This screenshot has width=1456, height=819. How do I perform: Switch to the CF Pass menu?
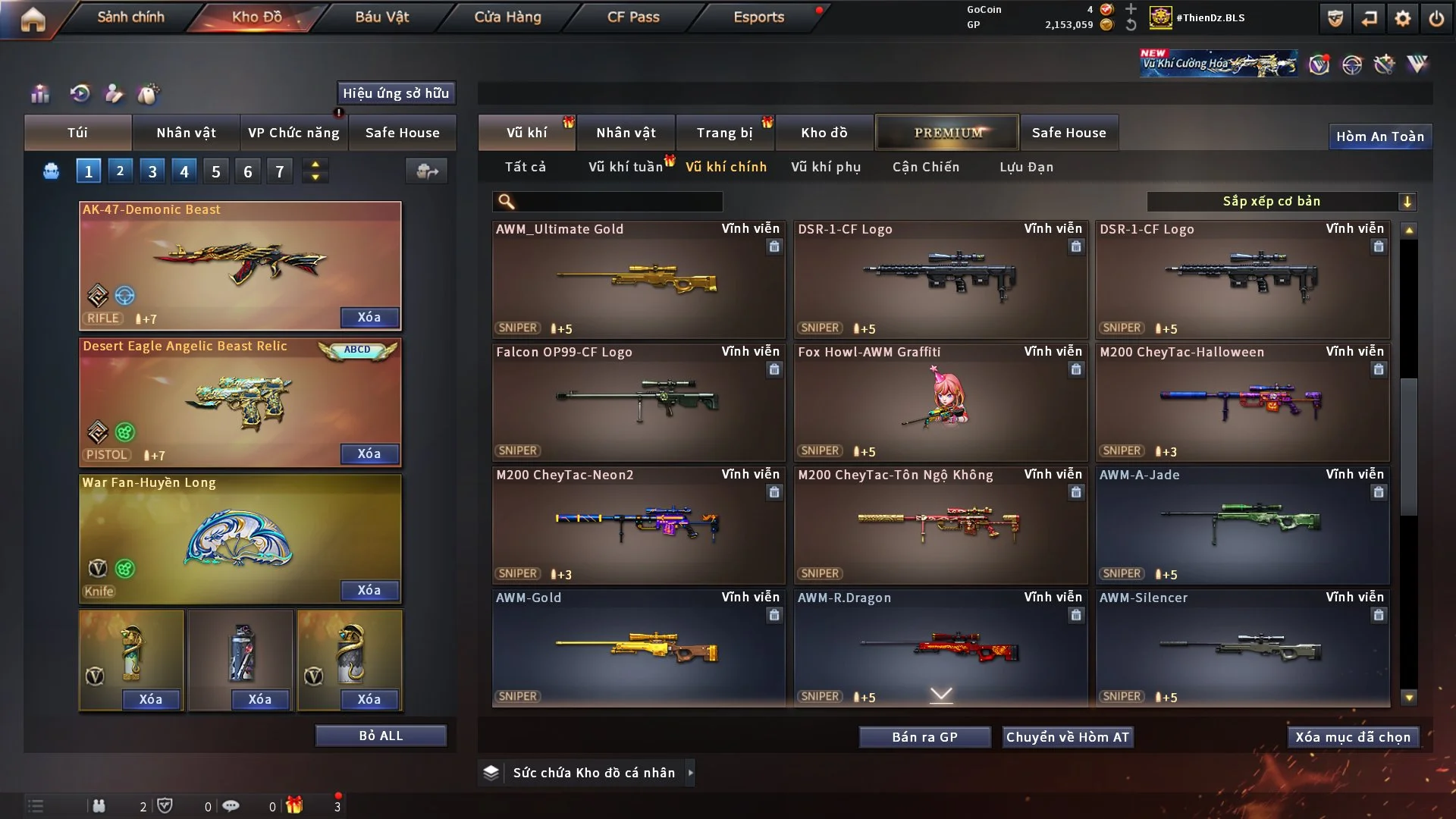(x=633, y=17)
